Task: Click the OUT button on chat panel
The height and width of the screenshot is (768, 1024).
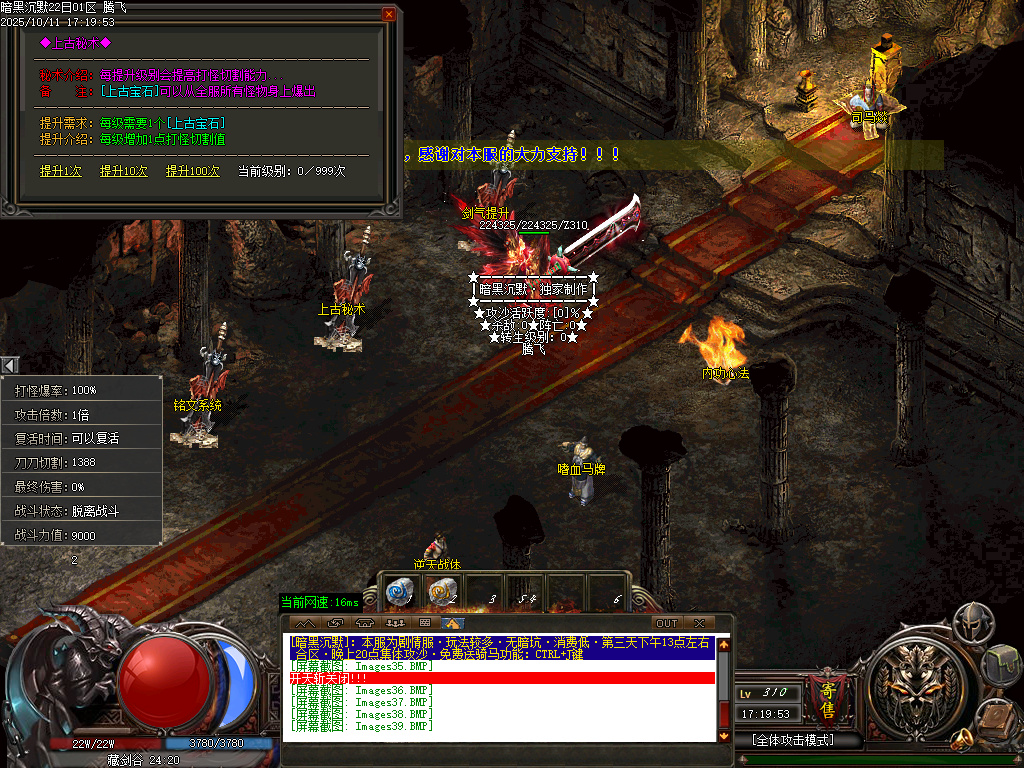Action: point(666,623)
